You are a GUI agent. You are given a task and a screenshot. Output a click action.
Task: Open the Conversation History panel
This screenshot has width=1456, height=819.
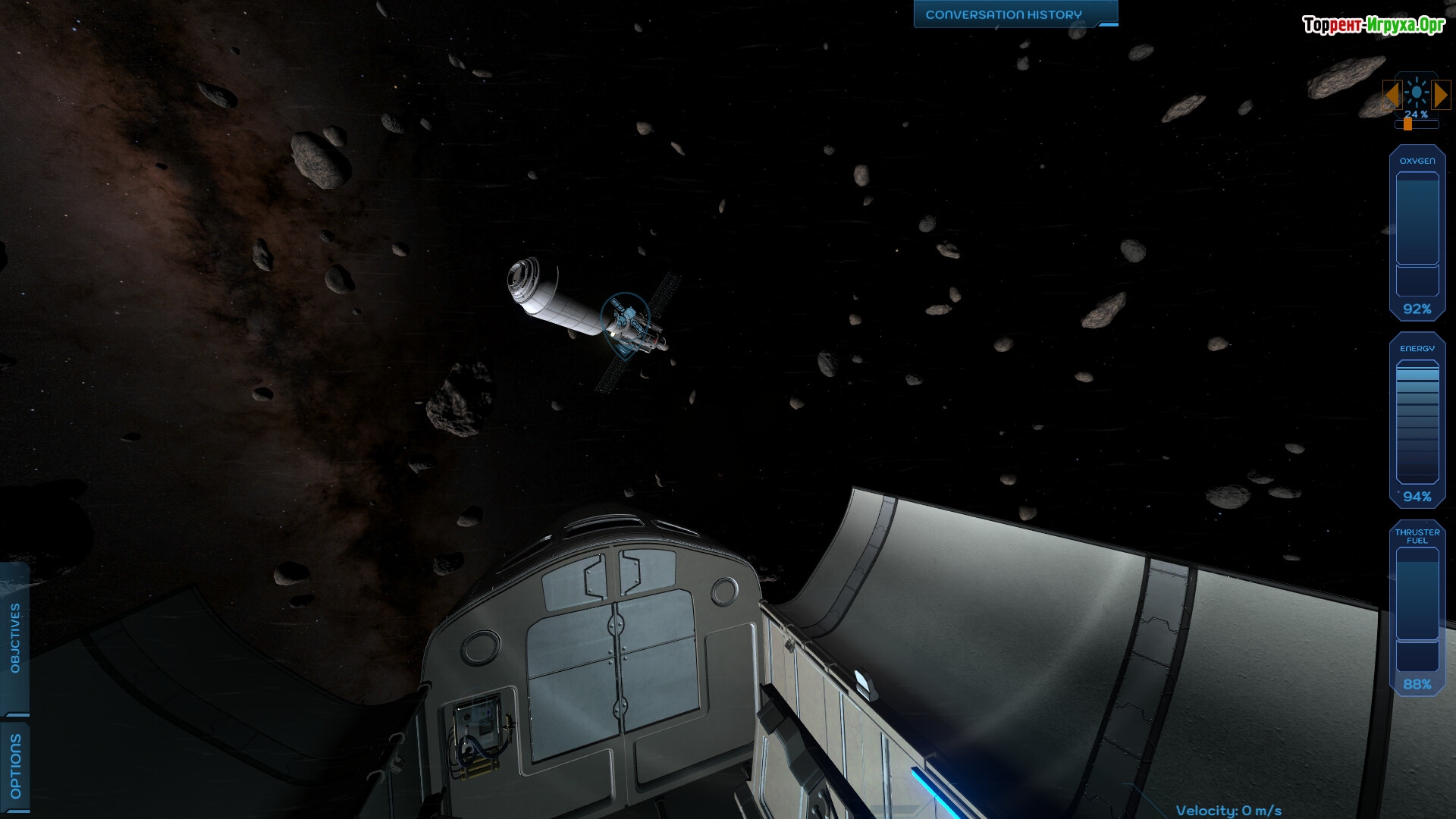click(1003, 14)
